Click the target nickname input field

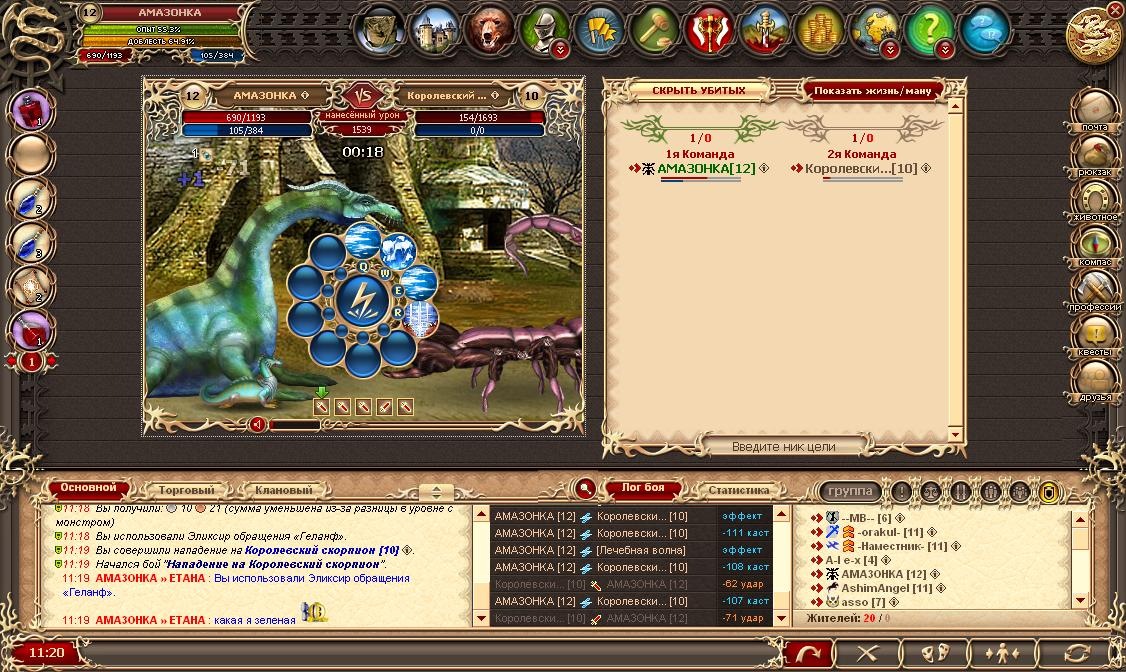click(x=784, y=446)
